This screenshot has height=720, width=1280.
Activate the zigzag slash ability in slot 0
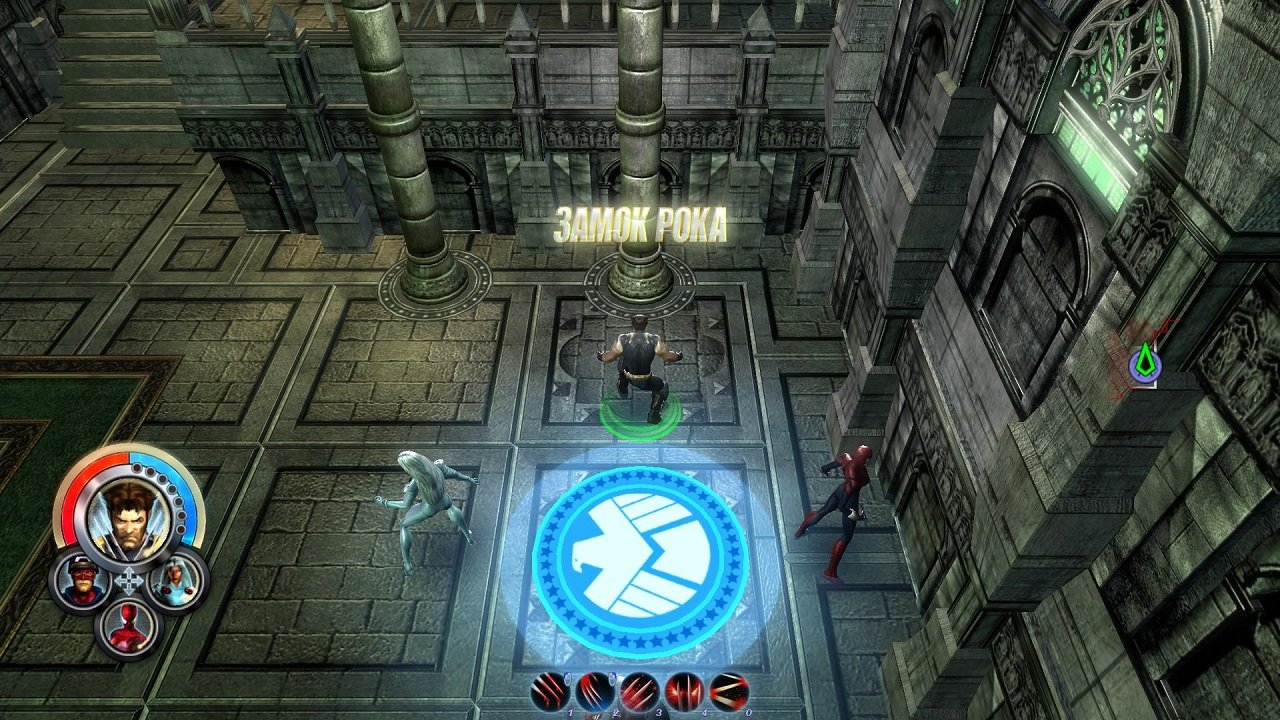point(729,691)
